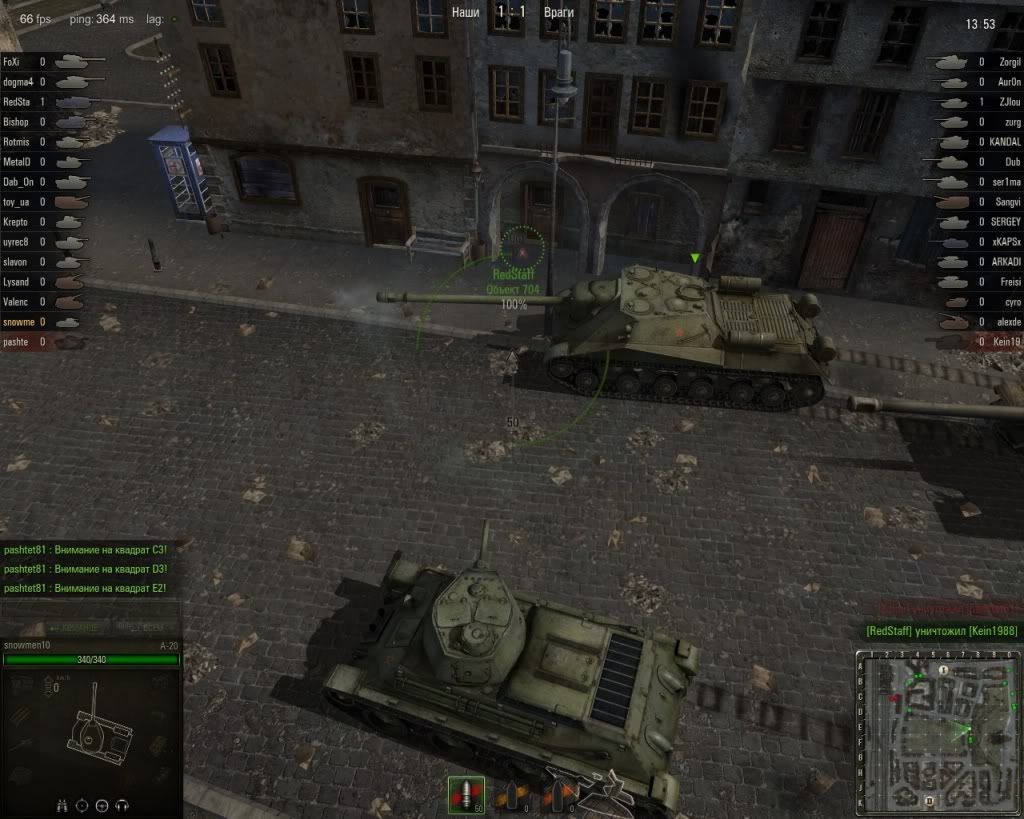
Task: Click the headphones icon on damage panel
Action: [x=122, y=805]
